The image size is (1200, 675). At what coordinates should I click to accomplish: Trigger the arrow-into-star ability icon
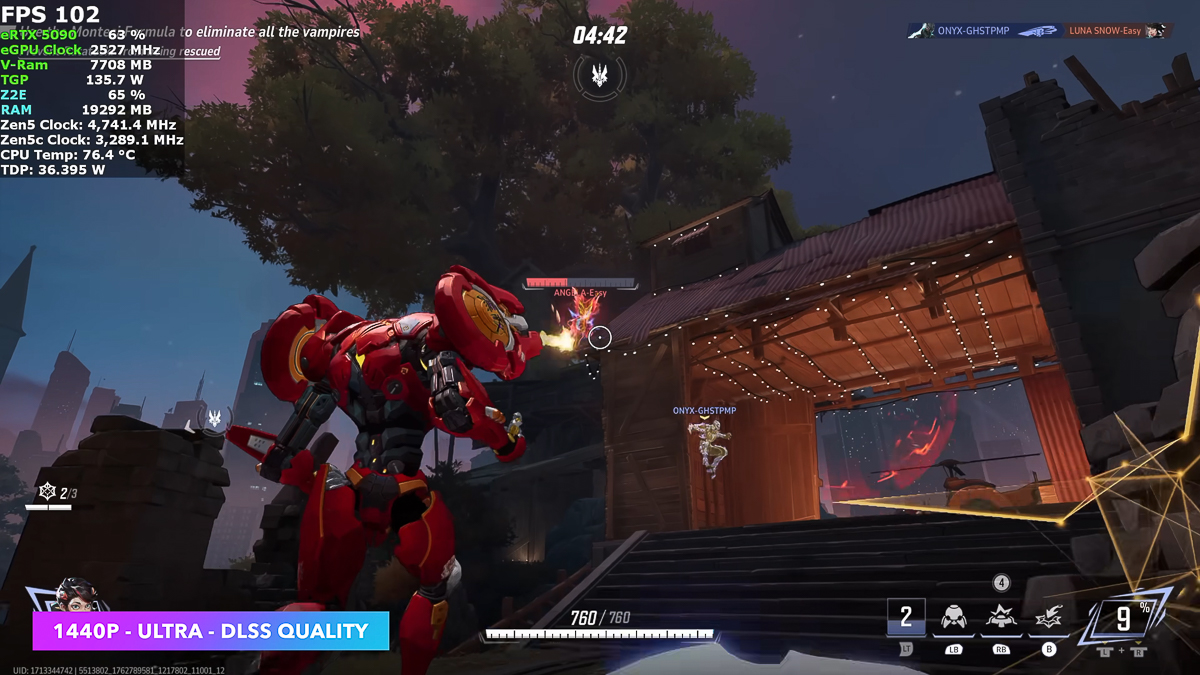[1048, 620]
